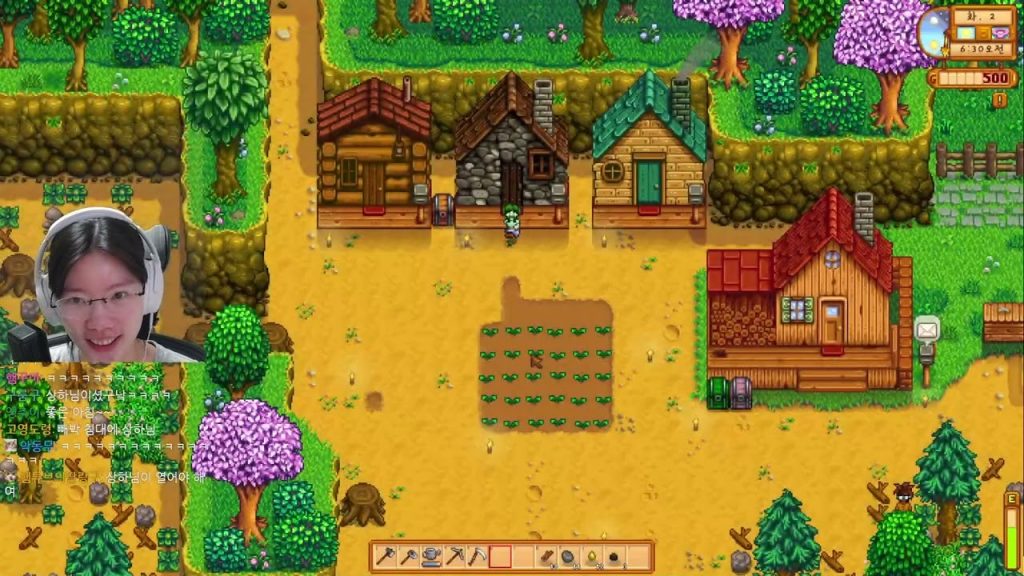The width and height of the screenshot is (1024, 576).
Task: Select the yellow droplet-shaped item slot
Action: (591, 556)
